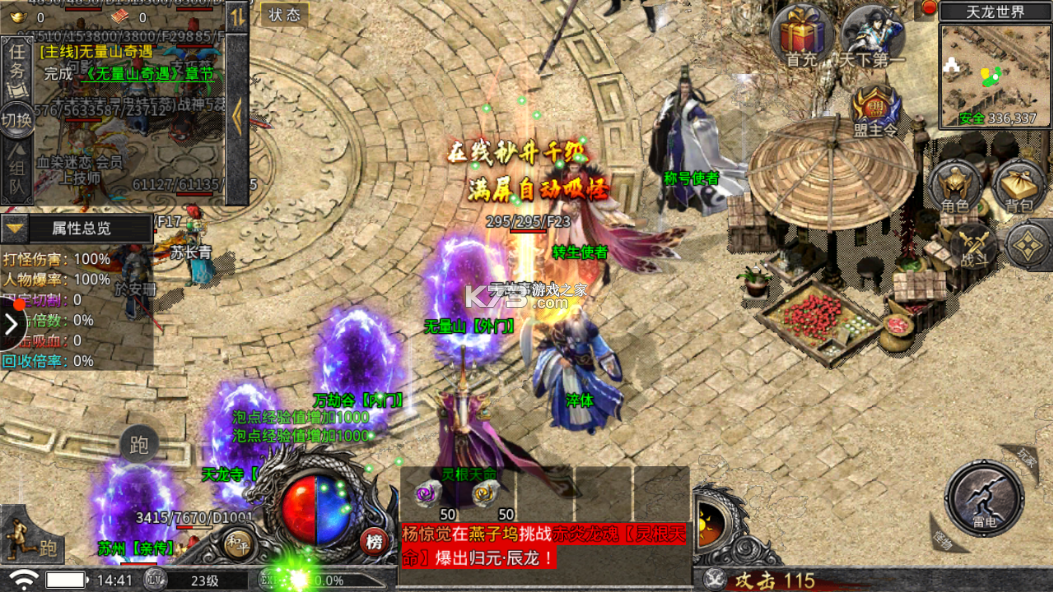
Task: Activate the 雷电 lightning skill
Action: pyautogui.click(x=984, y=495)
